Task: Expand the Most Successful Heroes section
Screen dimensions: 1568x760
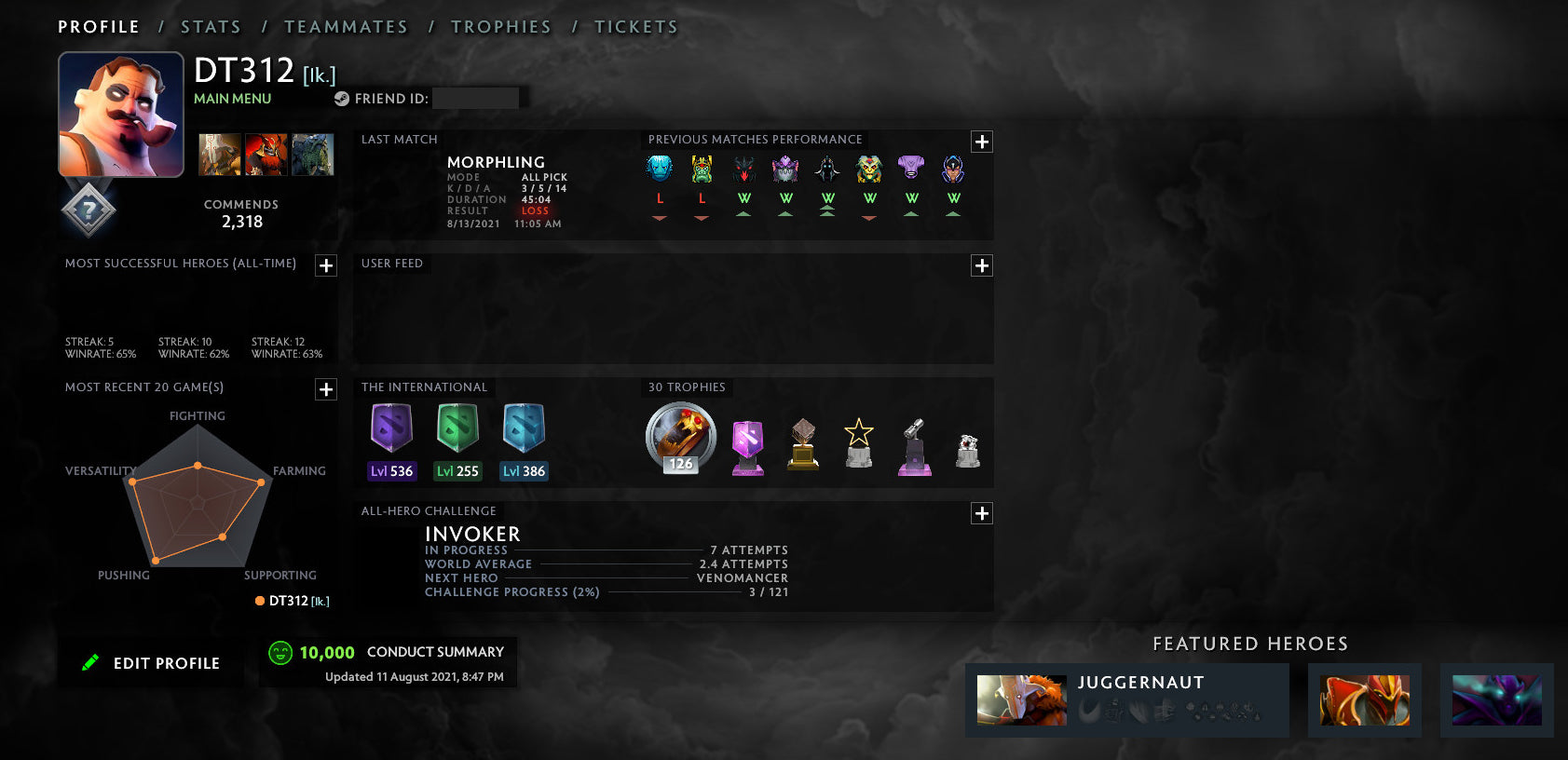Action: tap(325, 265)
